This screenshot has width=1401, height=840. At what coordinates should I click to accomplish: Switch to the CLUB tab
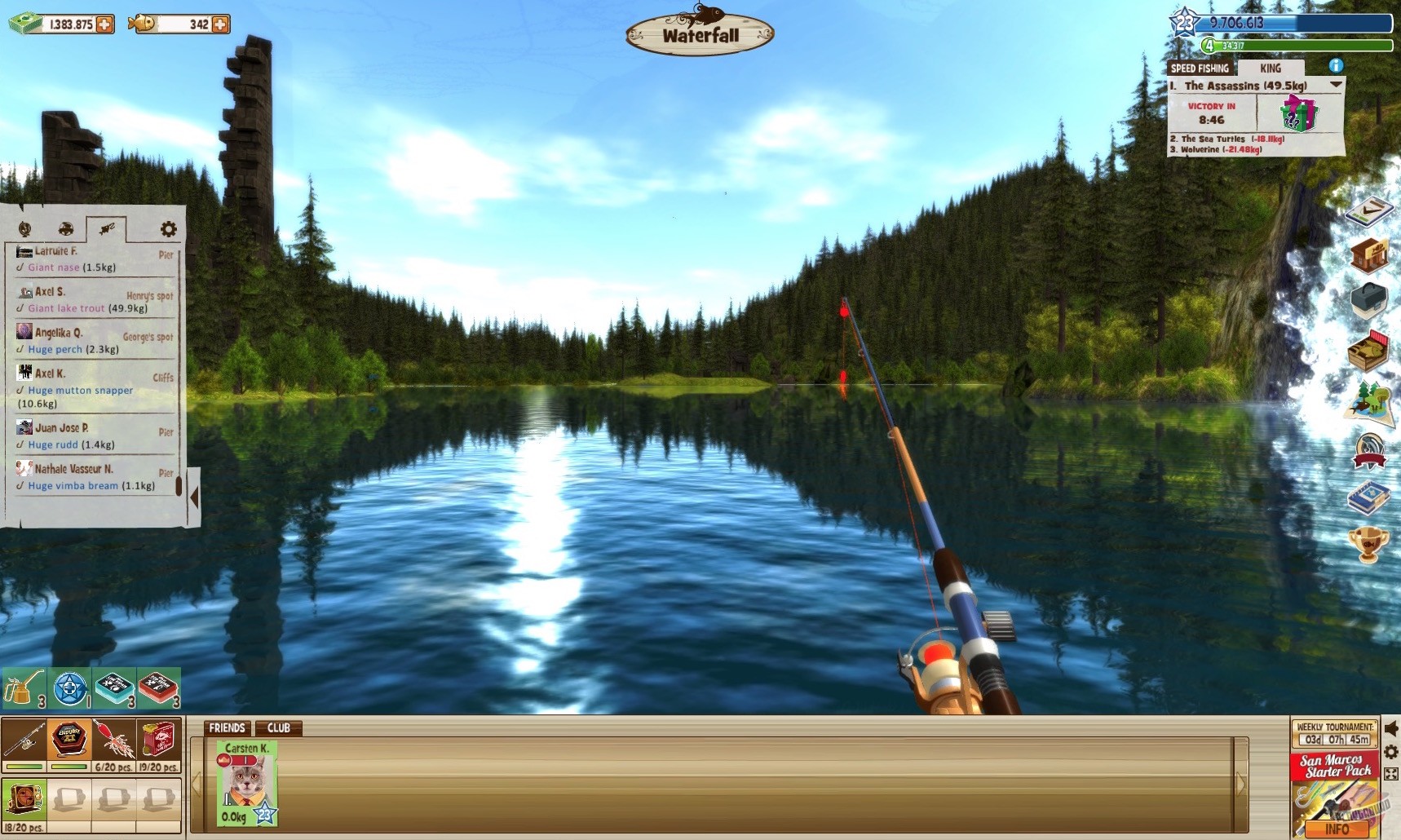pos(281,728)
